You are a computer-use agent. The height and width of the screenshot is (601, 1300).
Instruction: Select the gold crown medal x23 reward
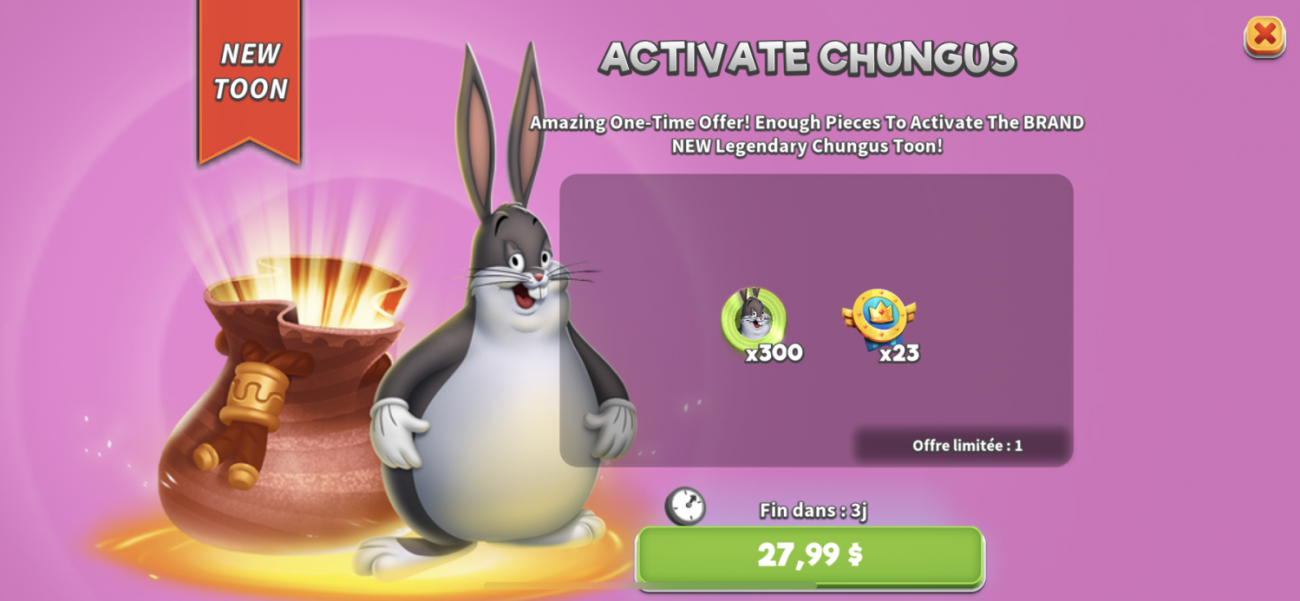click(x=878, y=318)
